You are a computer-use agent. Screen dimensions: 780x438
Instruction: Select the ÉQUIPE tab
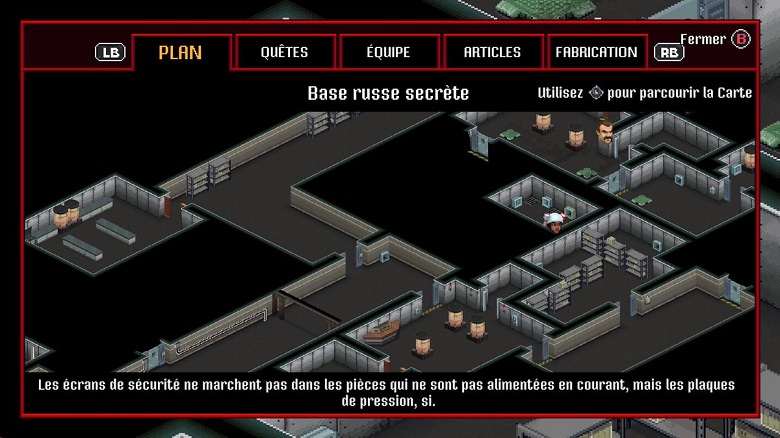point(389,52)
